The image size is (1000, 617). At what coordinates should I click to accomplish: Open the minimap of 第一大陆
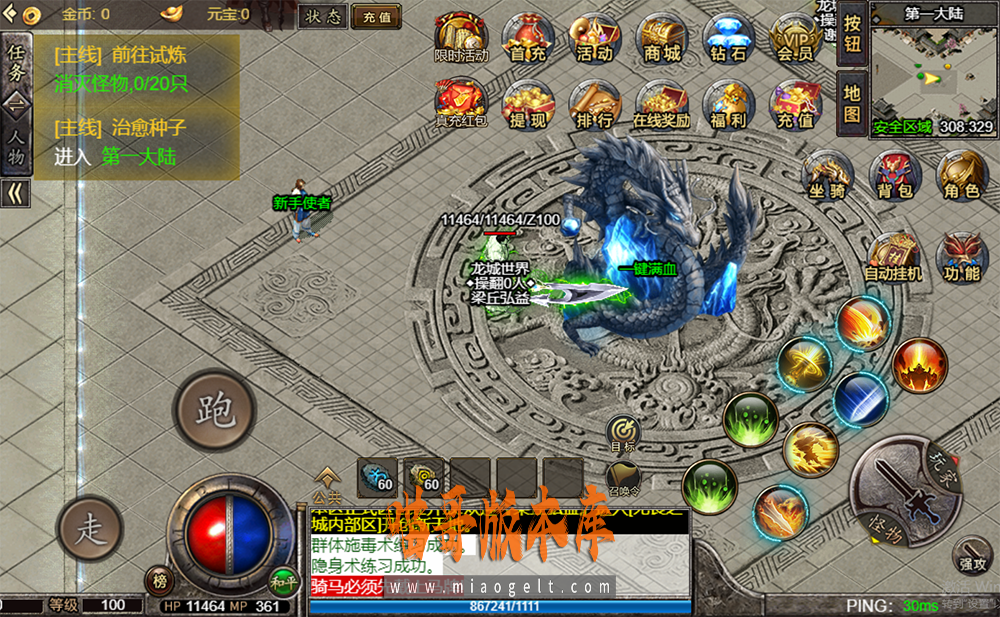click(932, 72)
